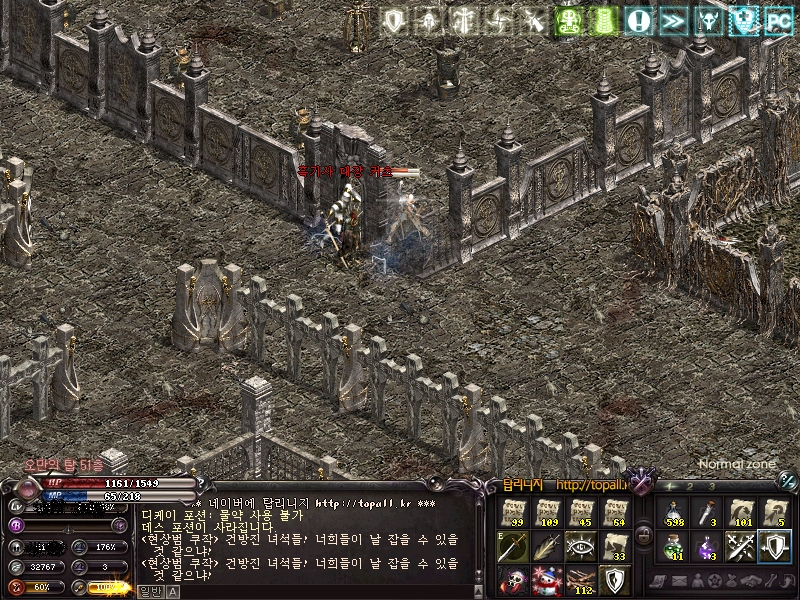Click the PC button in top bar
The image size is (800, 600).
pos(778,20)
